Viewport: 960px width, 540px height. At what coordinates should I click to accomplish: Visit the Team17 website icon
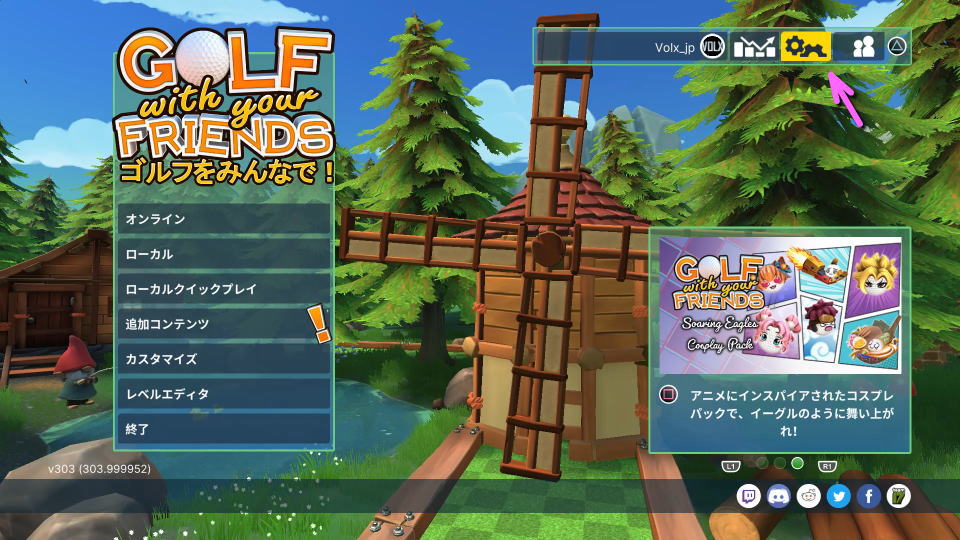[899, 496]
